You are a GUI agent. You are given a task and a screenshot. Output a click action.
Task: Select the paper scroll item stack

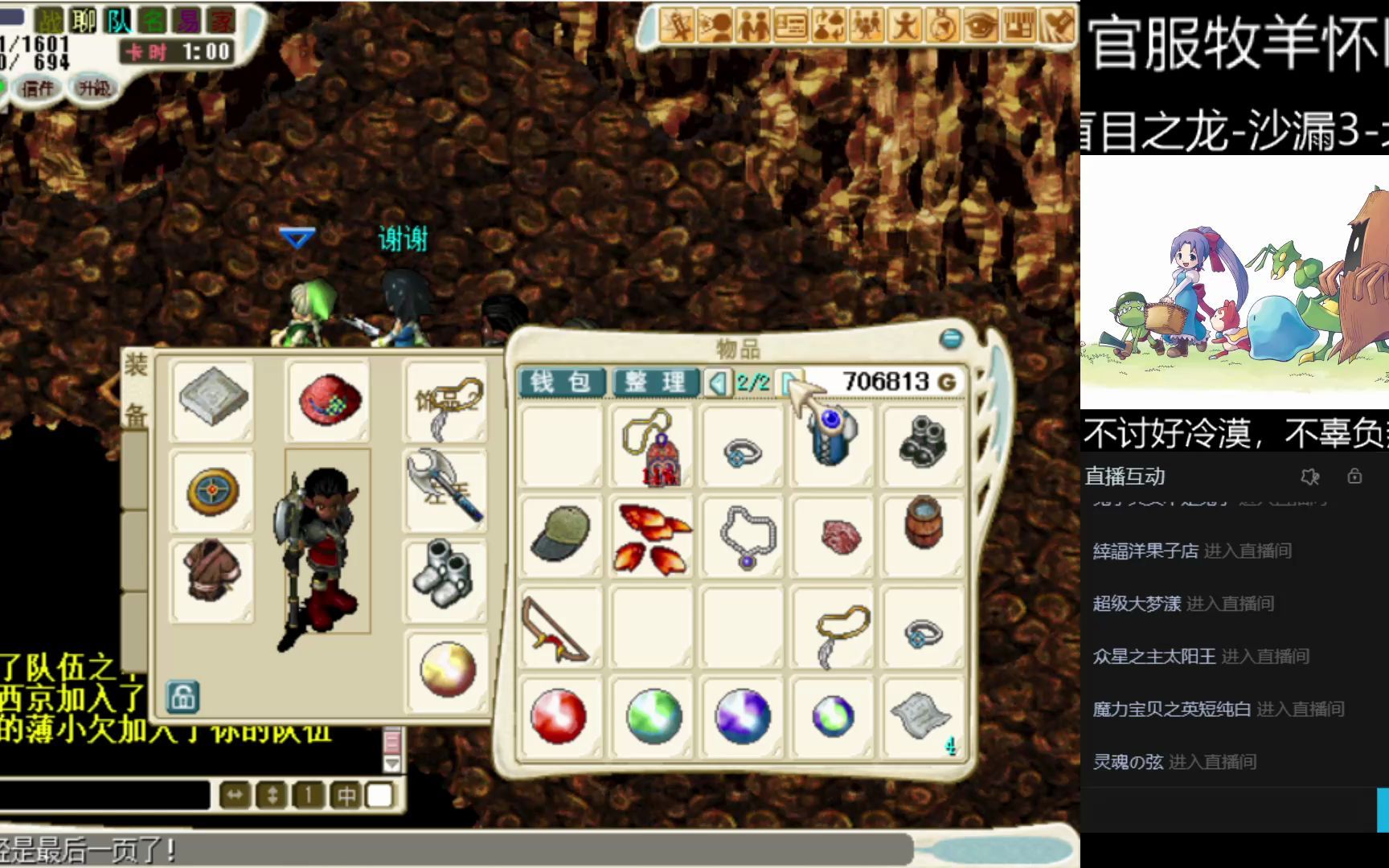click(921, 715)
